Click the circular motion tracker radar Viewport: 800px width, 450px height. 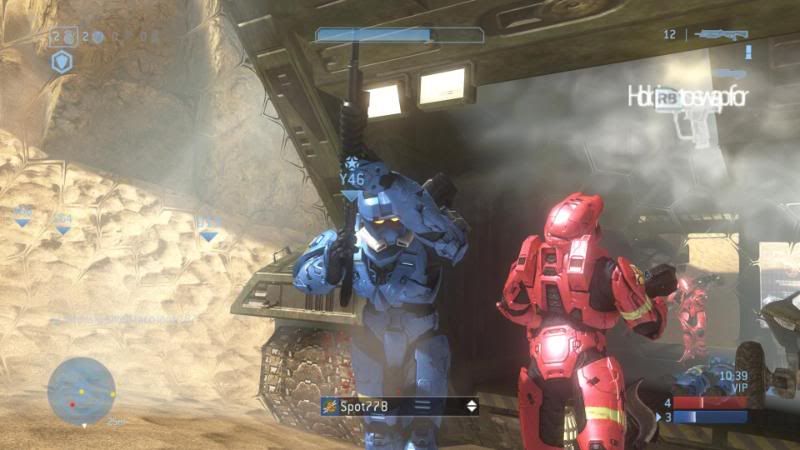coord(81,390)
